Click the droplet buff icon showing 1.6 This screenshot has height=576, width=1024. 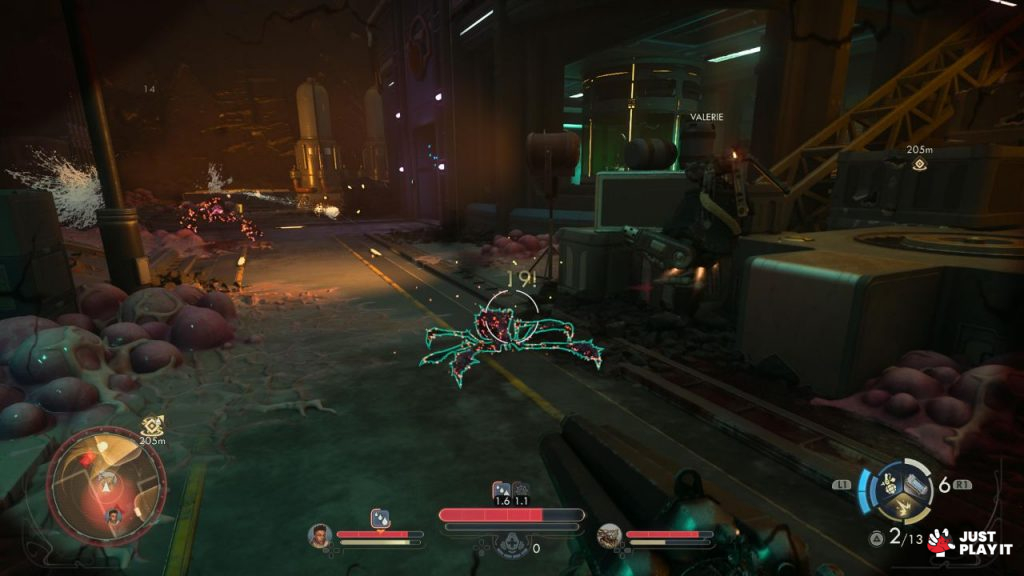pos(501,489)
